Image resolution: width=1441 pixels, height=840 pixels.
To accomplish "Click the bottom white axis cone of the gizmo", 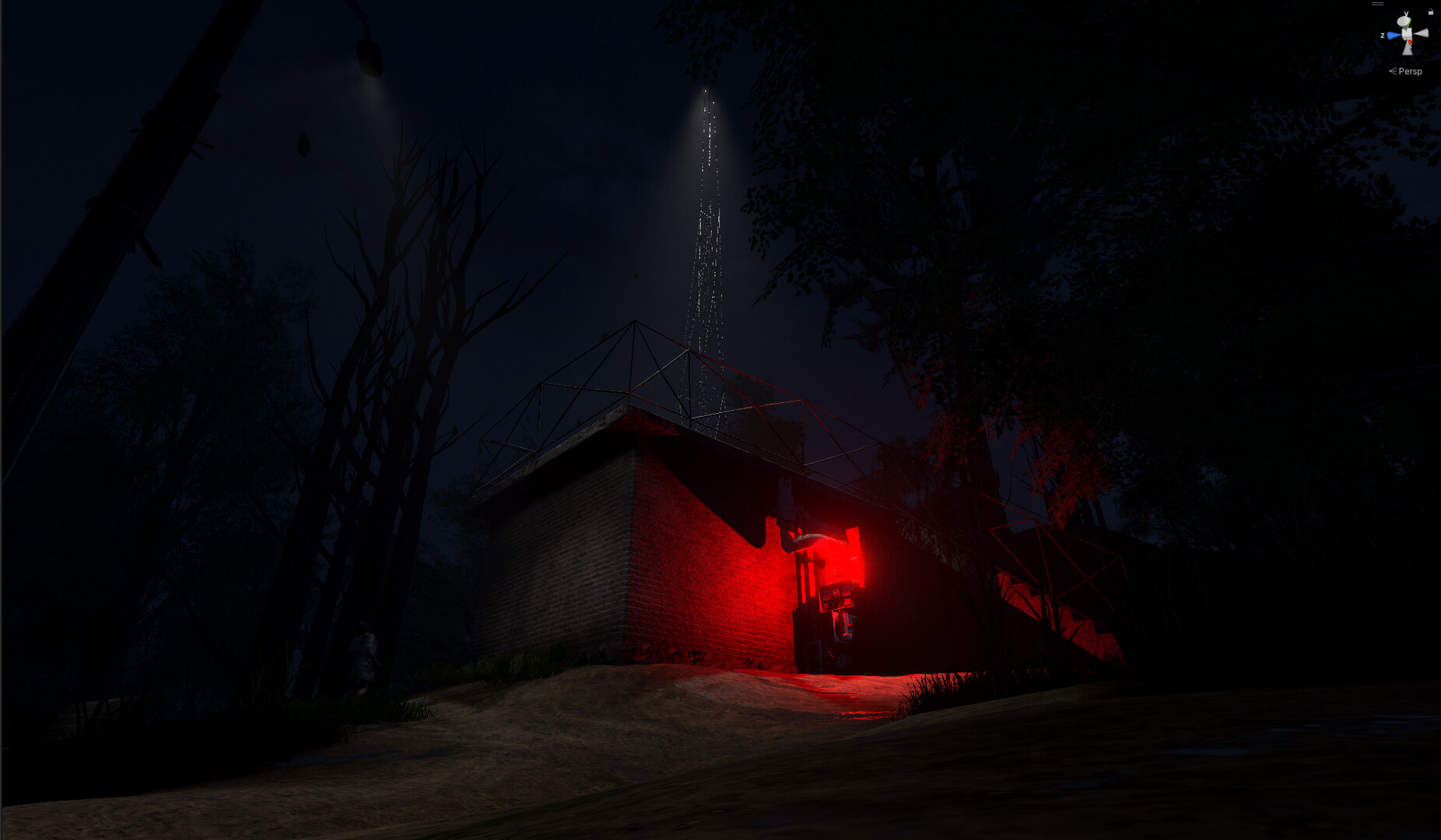I will (x=1408, y=51).
